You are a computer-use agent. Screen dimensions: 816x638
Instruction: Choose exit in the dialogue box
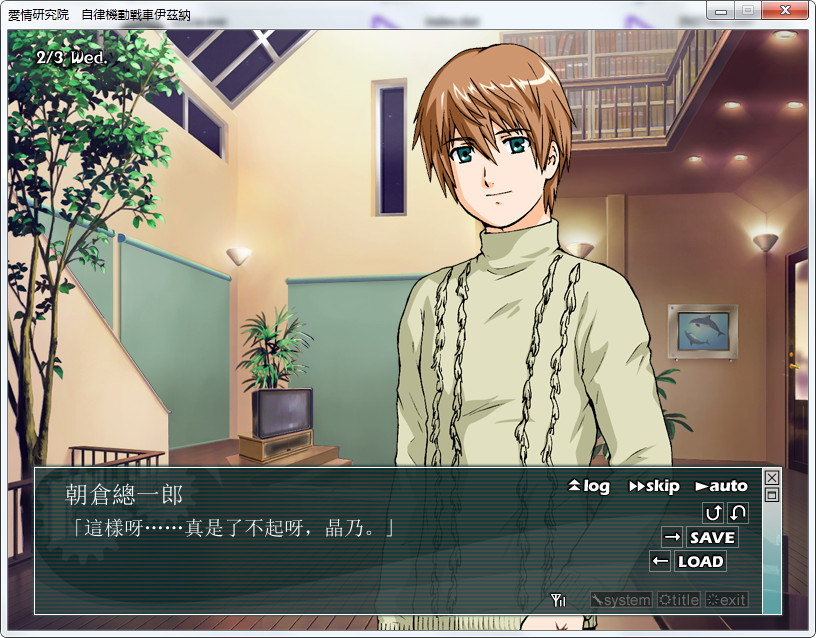pos(726,600)
